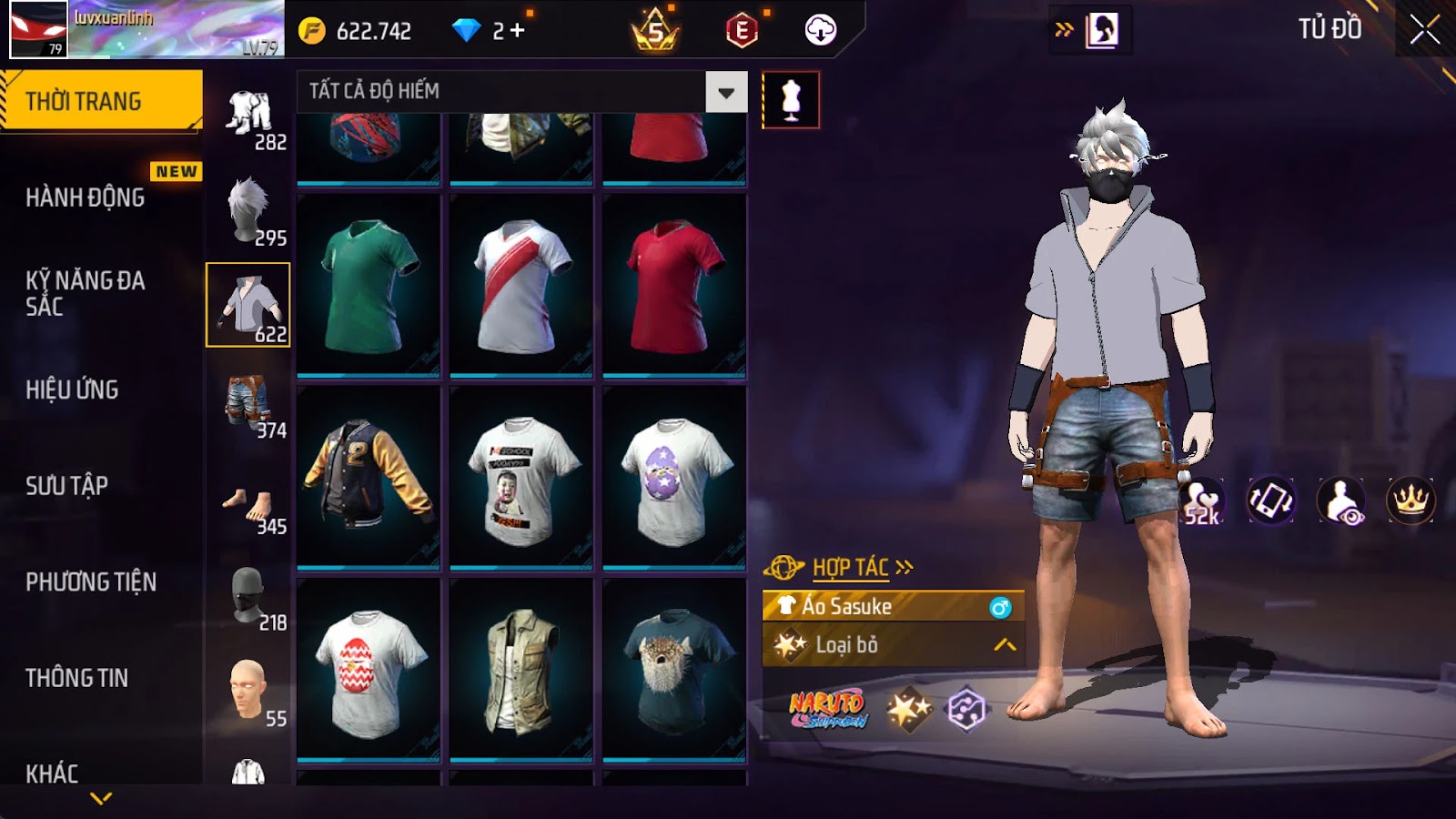Open the rarity filter dropdown

pos(726,92)
